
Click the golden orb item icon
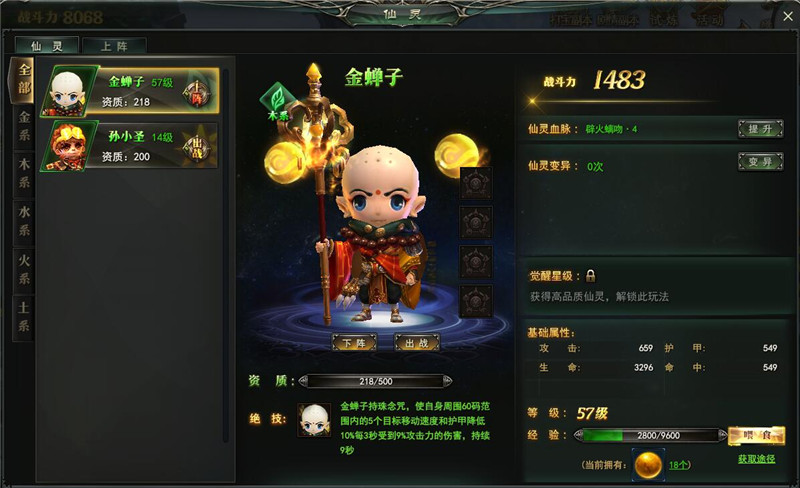[x=650, y=464]
